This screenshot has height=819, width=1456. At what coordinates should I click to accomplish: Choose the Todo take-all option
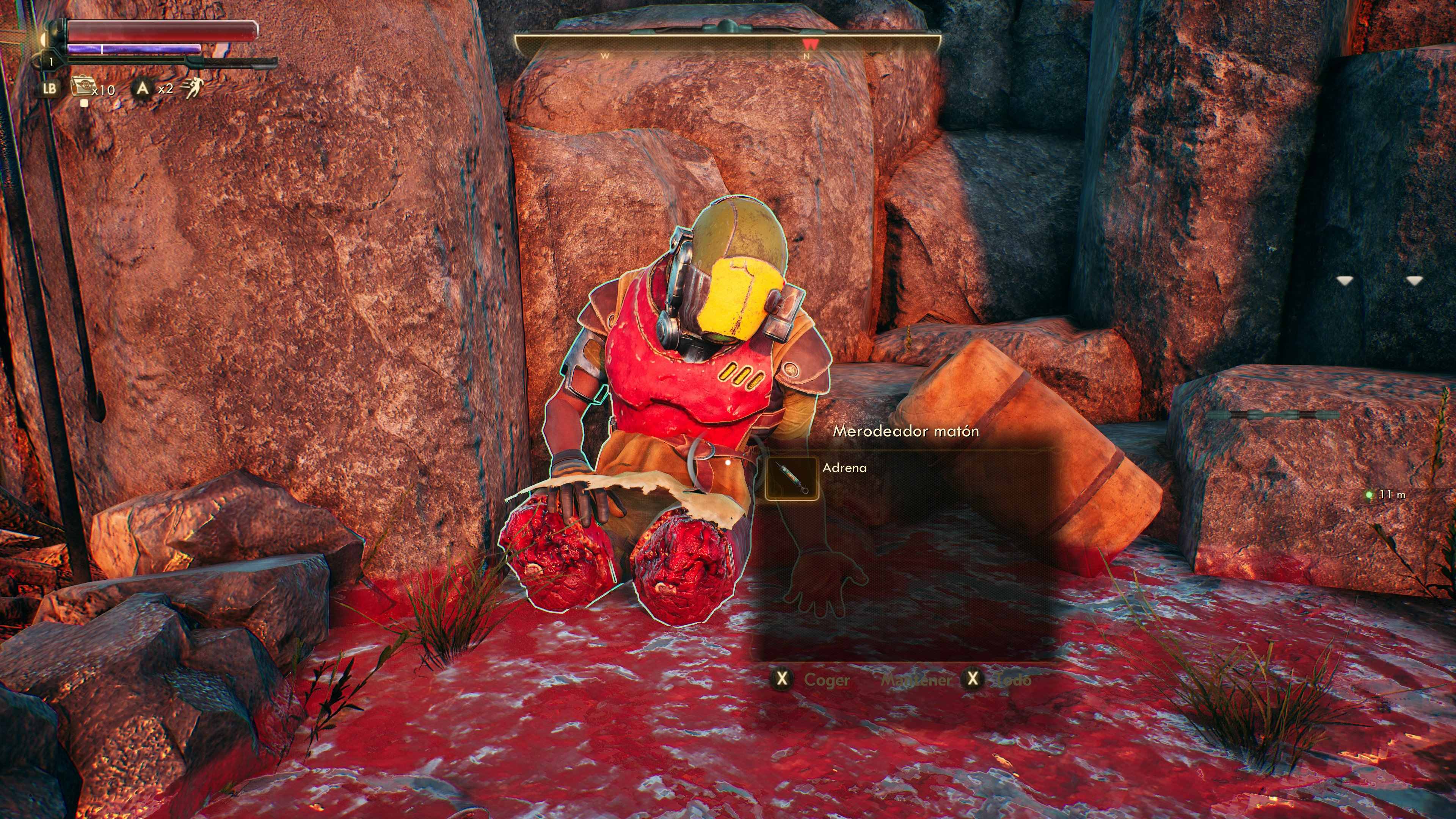coord(1014,679)
